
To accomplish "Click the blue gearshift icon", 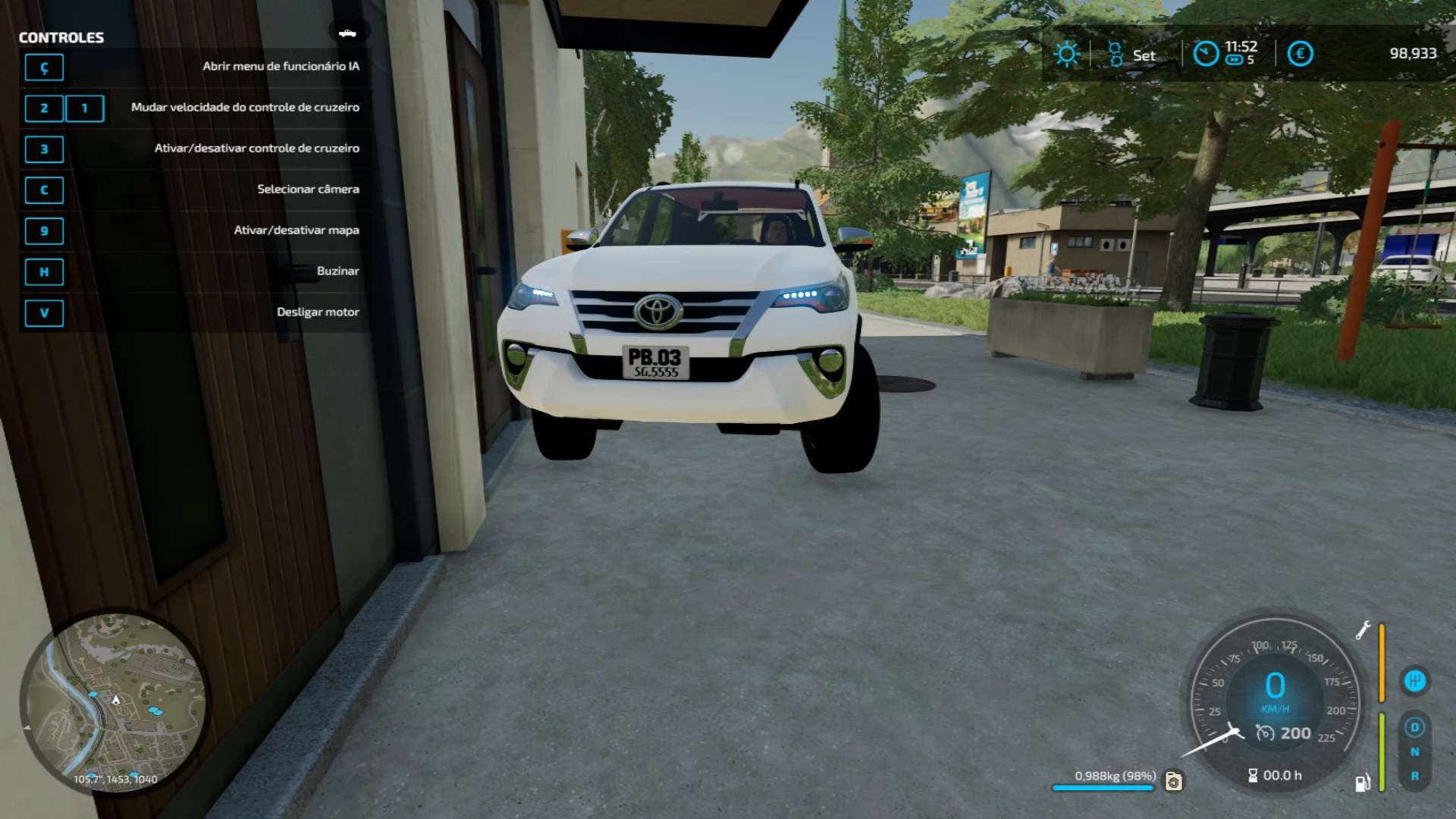I will [x=1414, y=681].
